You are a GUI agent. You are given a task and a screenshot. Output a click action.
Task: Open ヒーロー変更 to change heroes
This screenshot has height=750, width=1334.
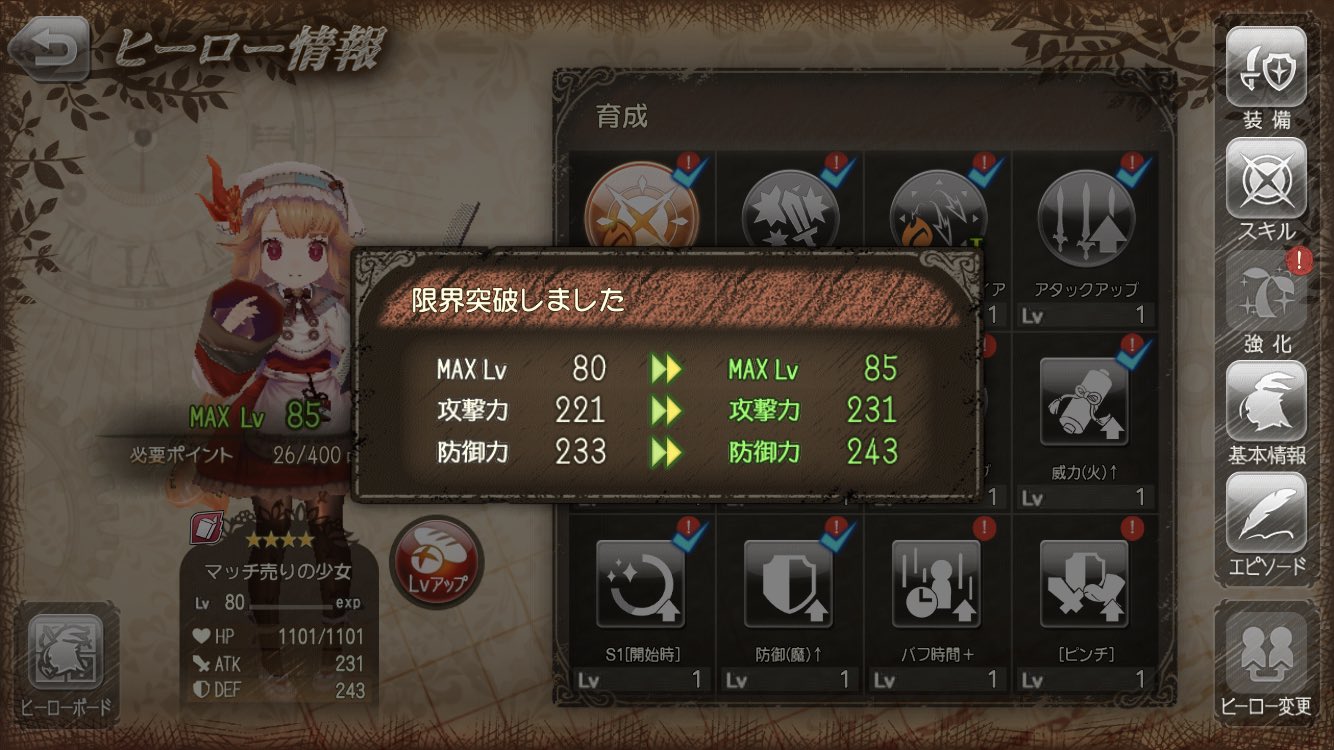[1265, 650]
